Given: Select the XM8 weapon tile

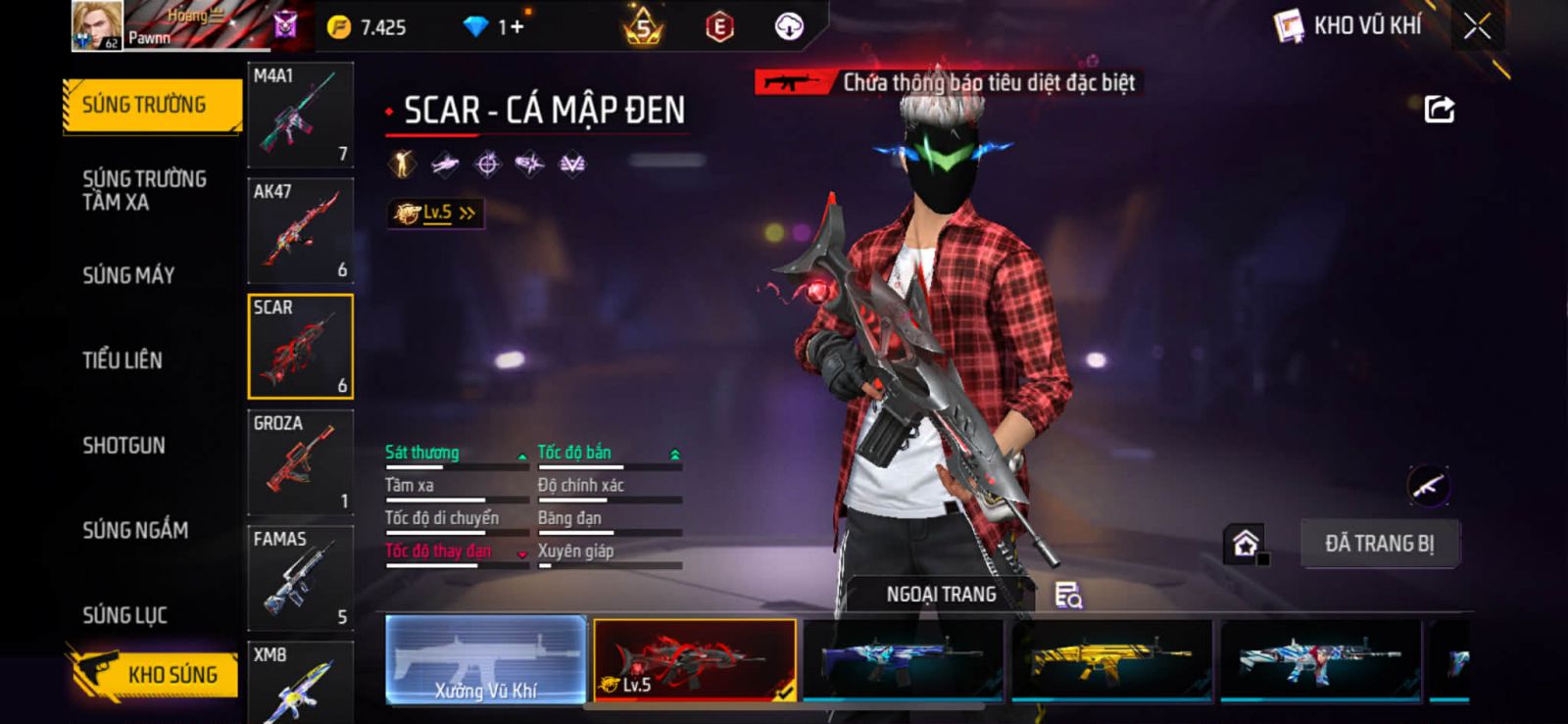Looking at the screenshot, I should 300,682.
